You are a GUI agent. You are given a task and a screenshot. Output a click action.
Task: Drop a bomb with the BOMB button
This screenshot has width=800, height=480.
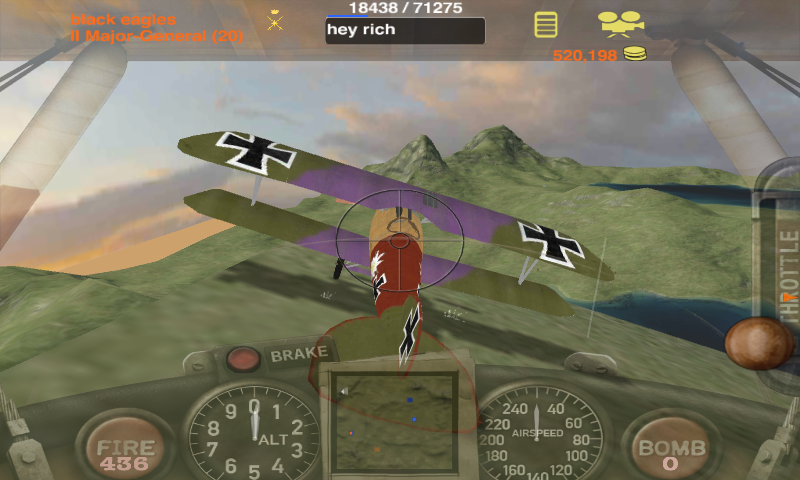671,452
